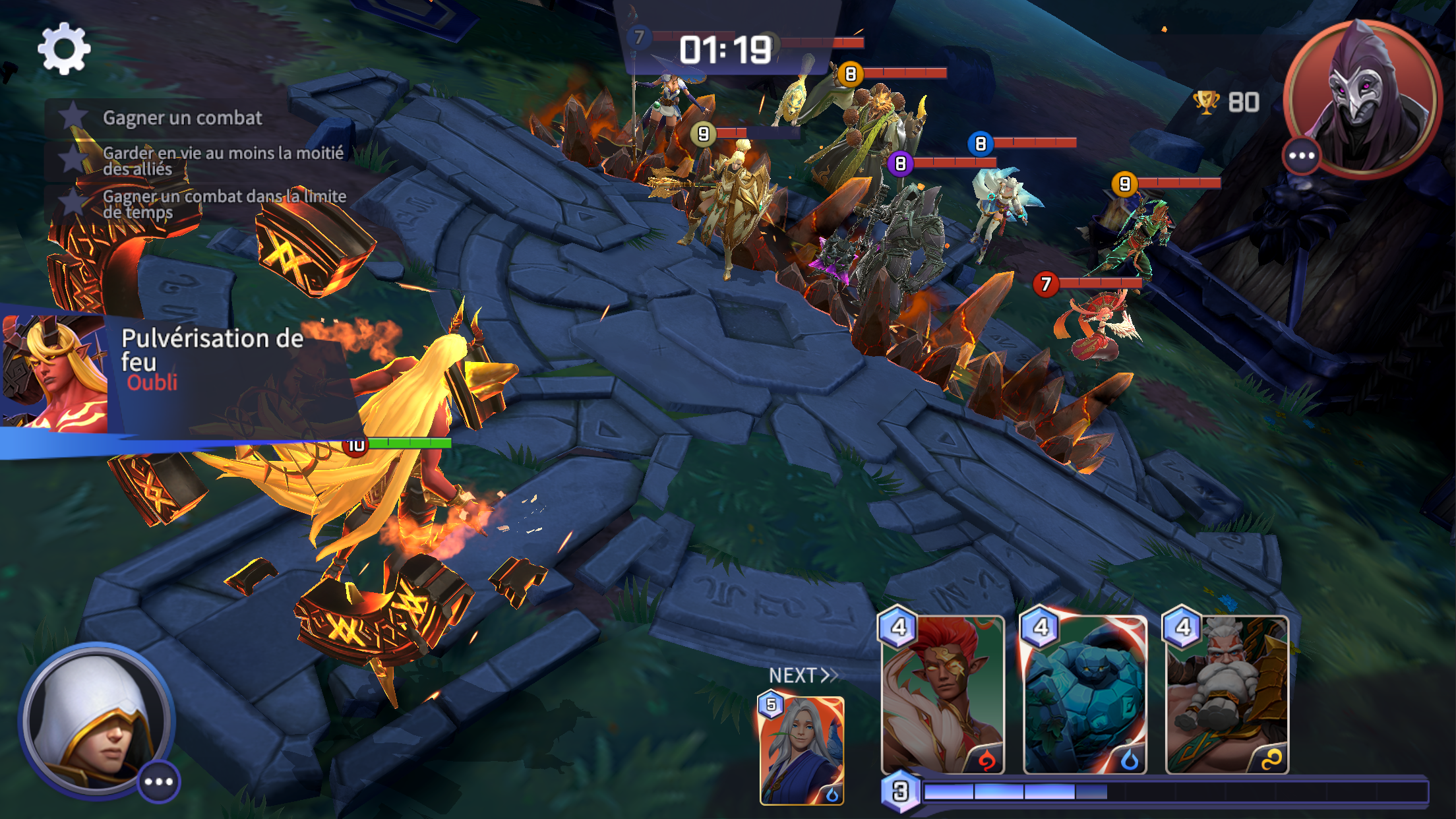Open the chat bubble on opponent portrait
Image resolution: width=1456 pixels, height=819 pixels.
(x=1302, y=156)
